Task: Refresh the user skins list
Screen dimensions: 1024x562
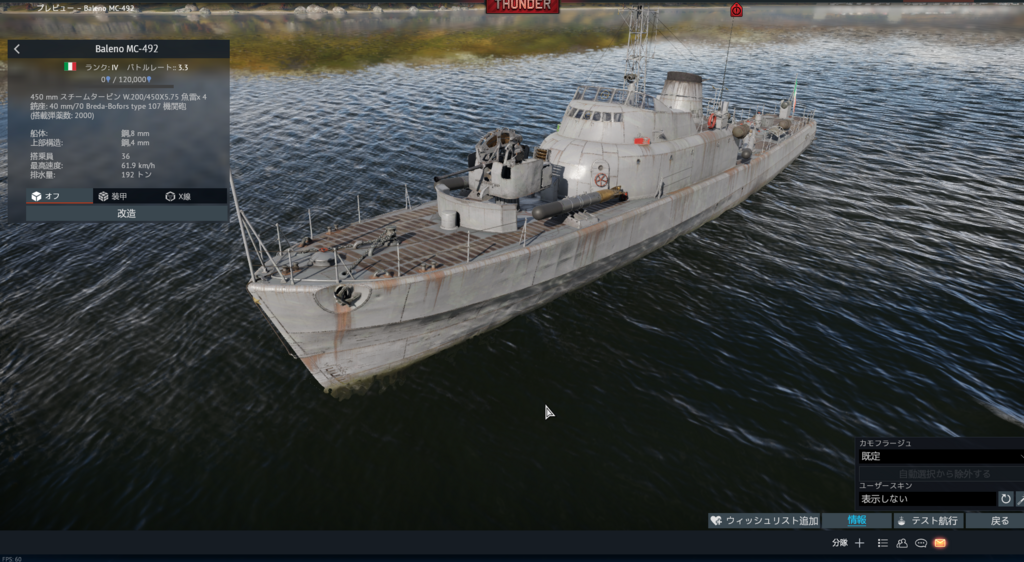Action: click(x=1005, y=498)
